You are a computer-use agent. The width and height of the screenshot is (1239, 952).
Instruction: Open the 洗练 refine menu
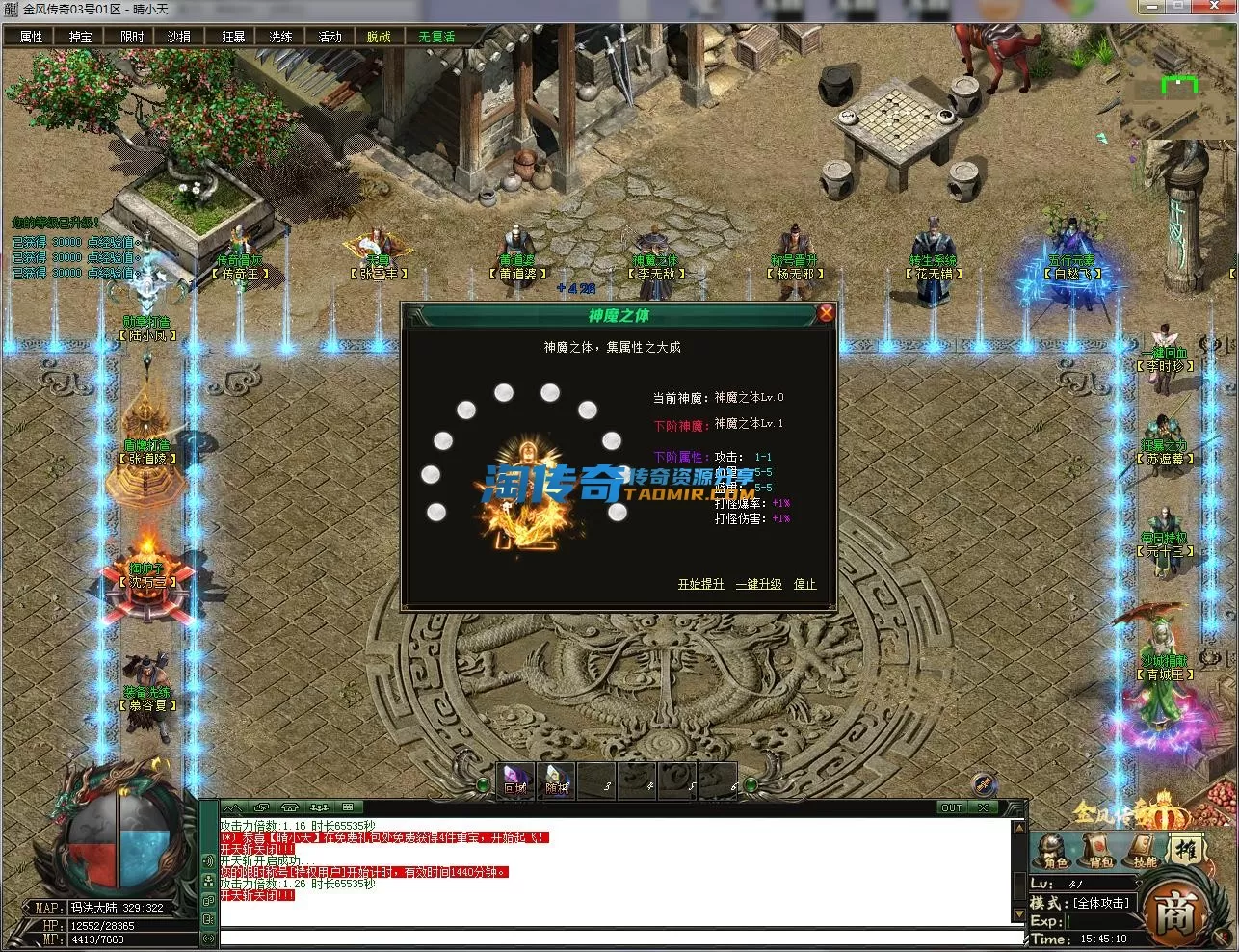pos(280,37)
